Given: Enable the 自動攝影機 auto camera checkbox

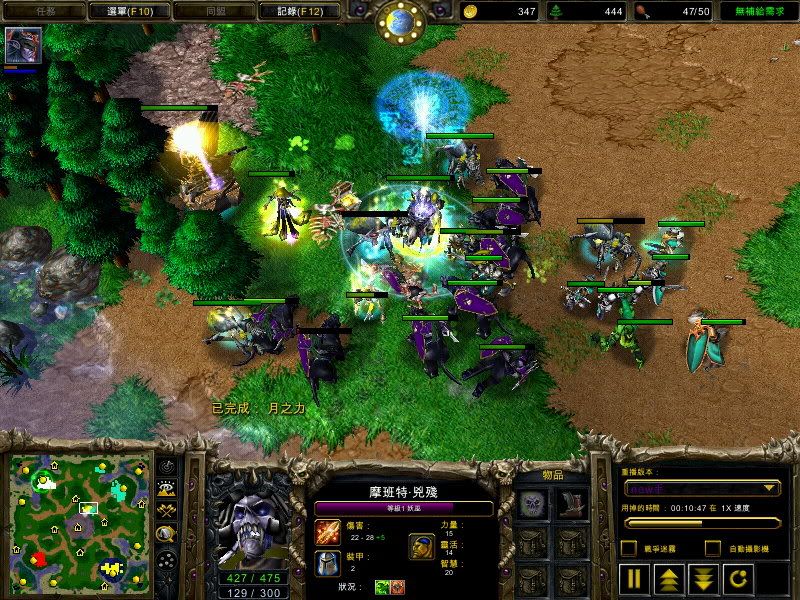Looking at the screenshot, I should click(x=713, y=548).
